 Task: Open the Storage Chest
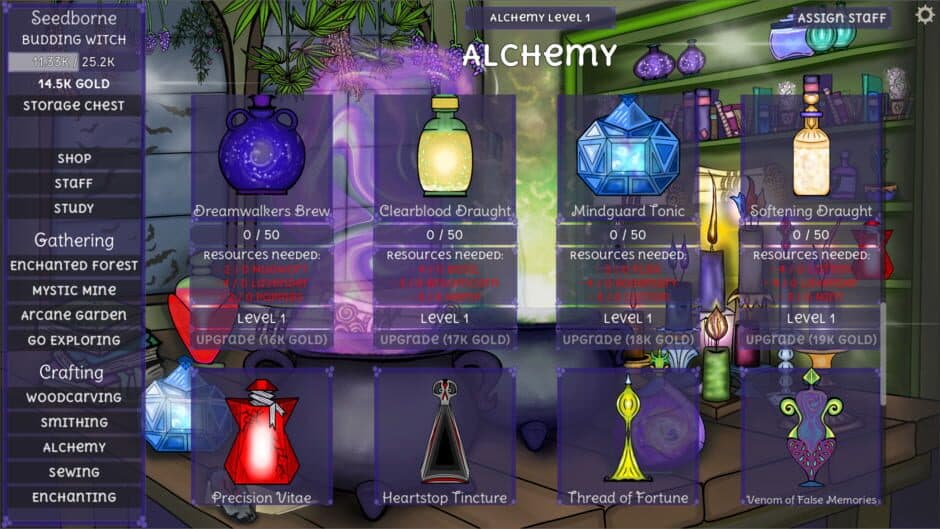tap(74, 106)
